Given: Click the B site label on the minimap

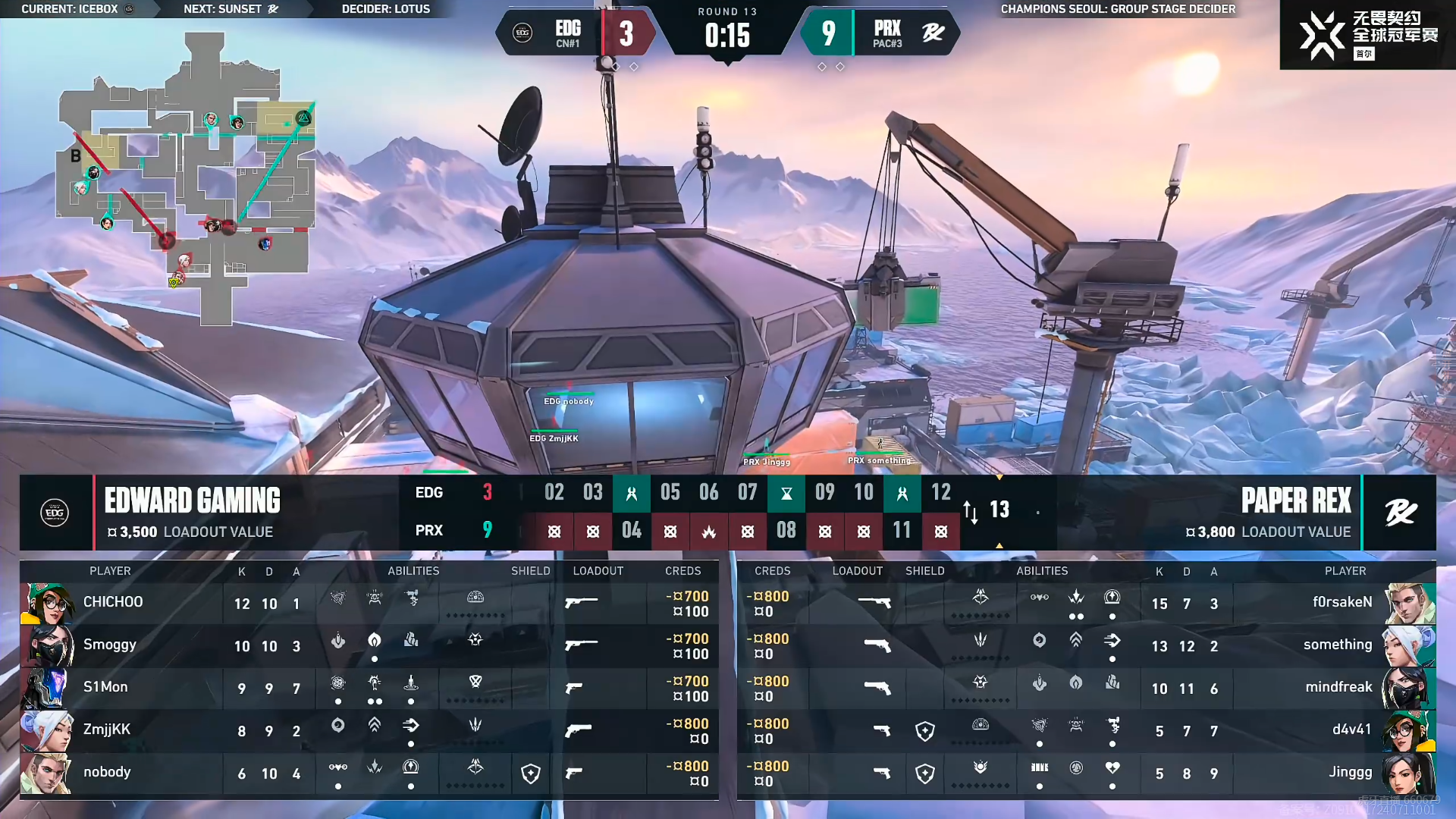Looking at the screenshot, I should pyautogui.click(x=74, y=157).
